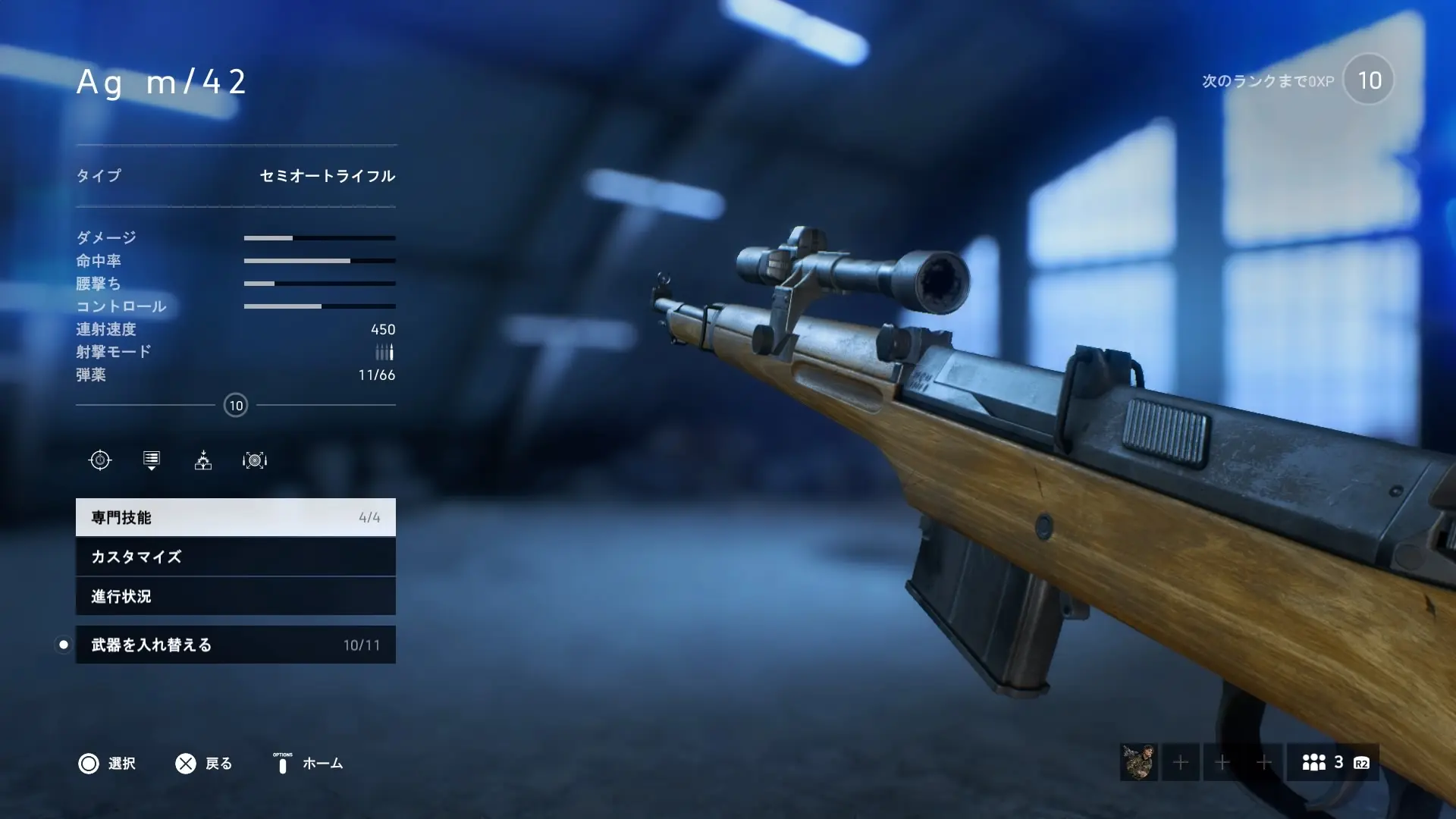
Task: Click the suppression weapon trait icon
Action: coord(203,460)
